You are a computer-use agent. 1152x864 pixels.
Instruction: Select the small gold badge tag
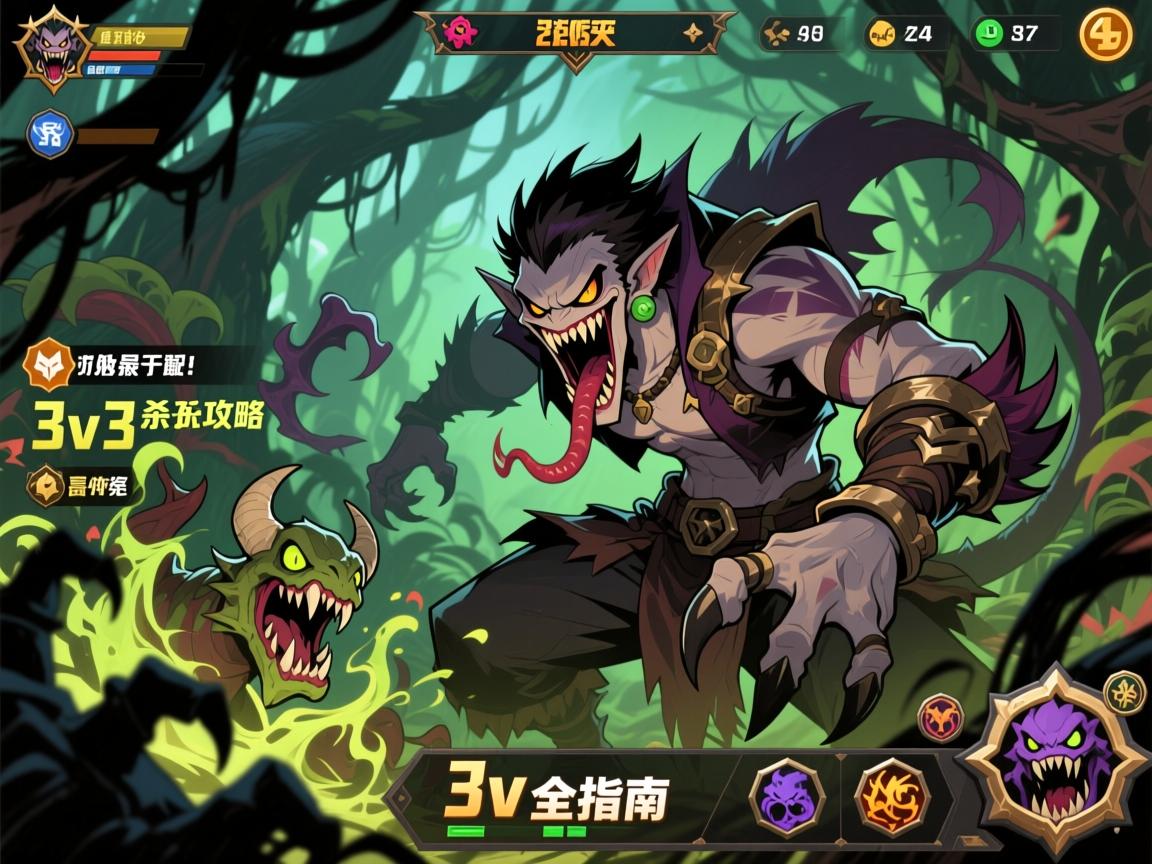click(83, 488)
